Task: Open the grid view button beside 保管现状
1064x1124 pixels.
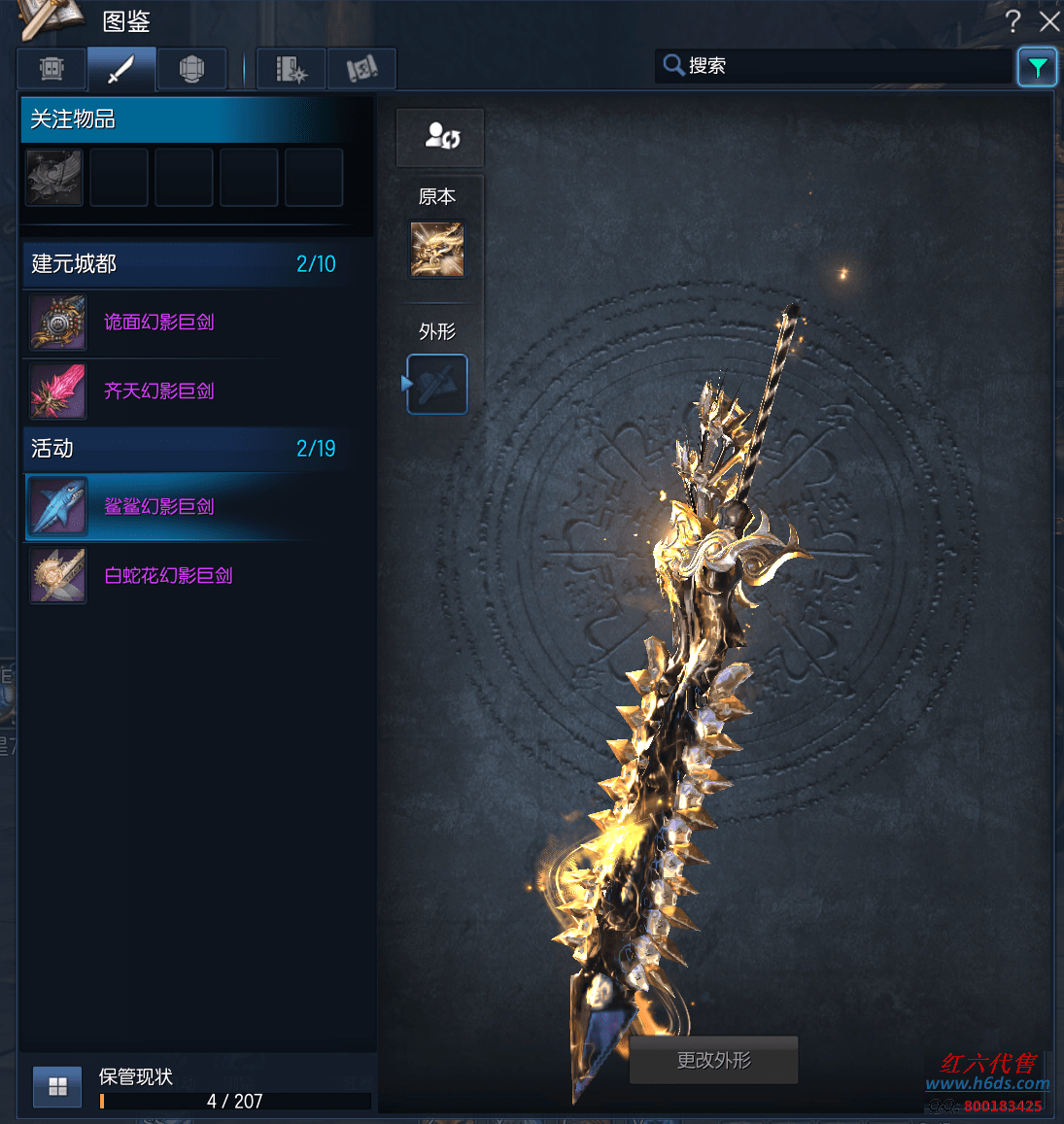Action: tap(57, 1087)
